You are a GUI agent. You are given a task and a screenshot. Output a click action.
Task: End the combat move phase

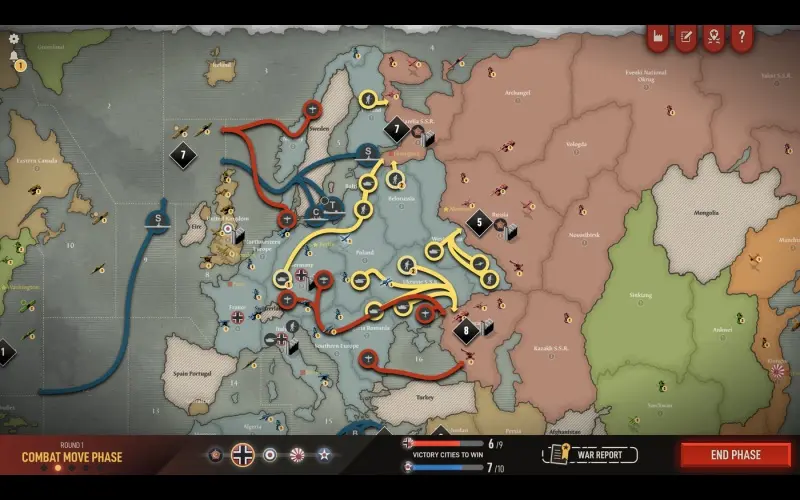[736, 455]
